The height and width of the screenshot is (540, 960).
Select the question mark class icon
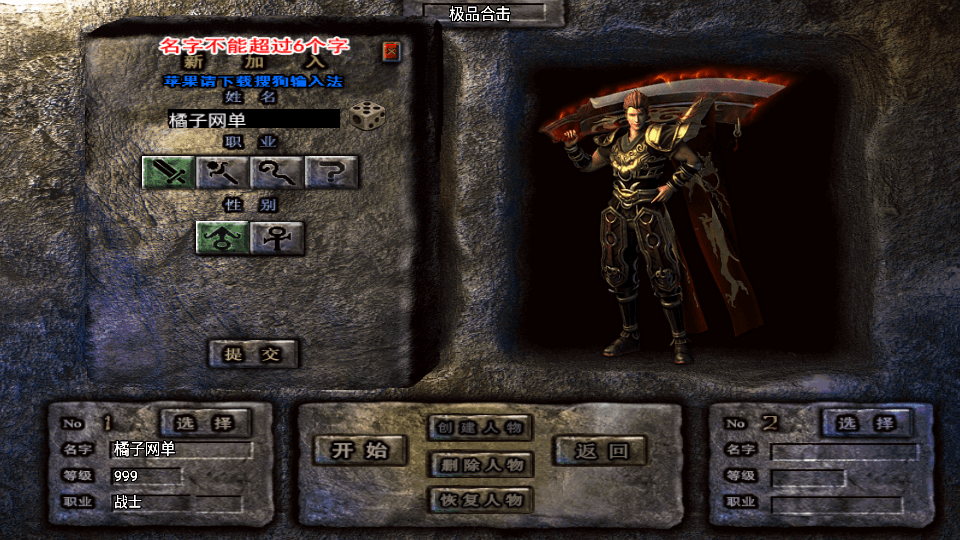[x=332, y=173]
